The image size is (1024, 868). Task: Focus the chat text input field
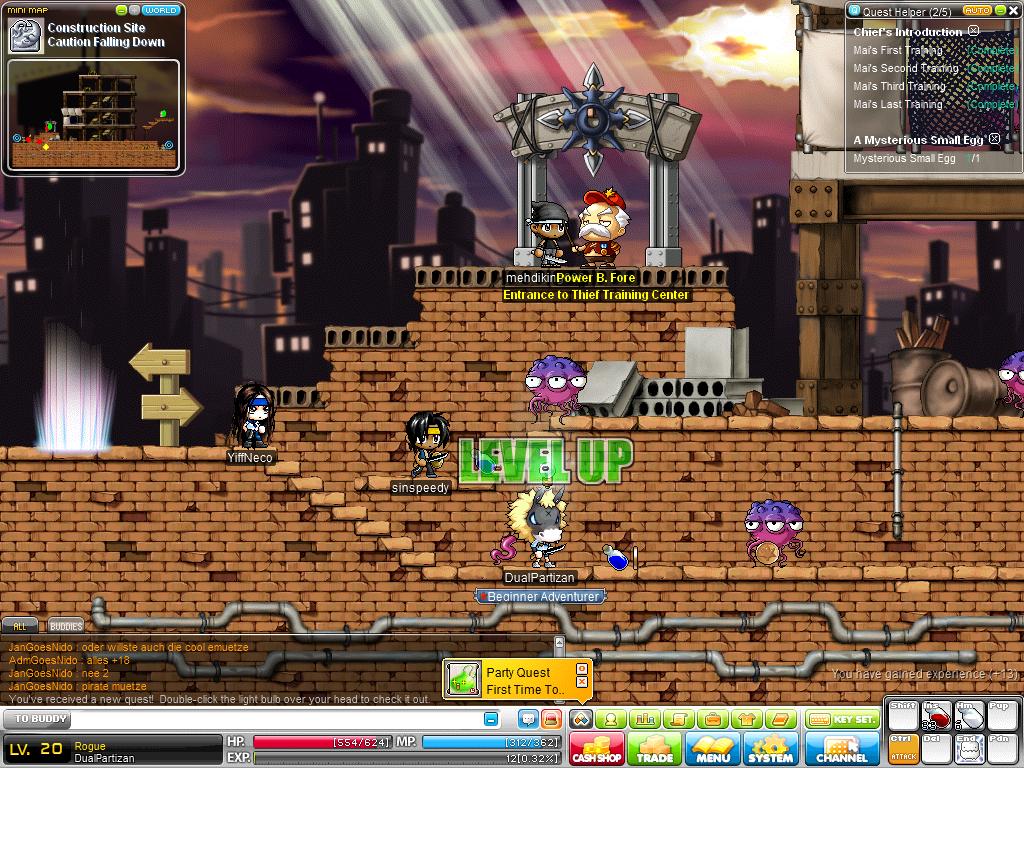coord(280,719)
